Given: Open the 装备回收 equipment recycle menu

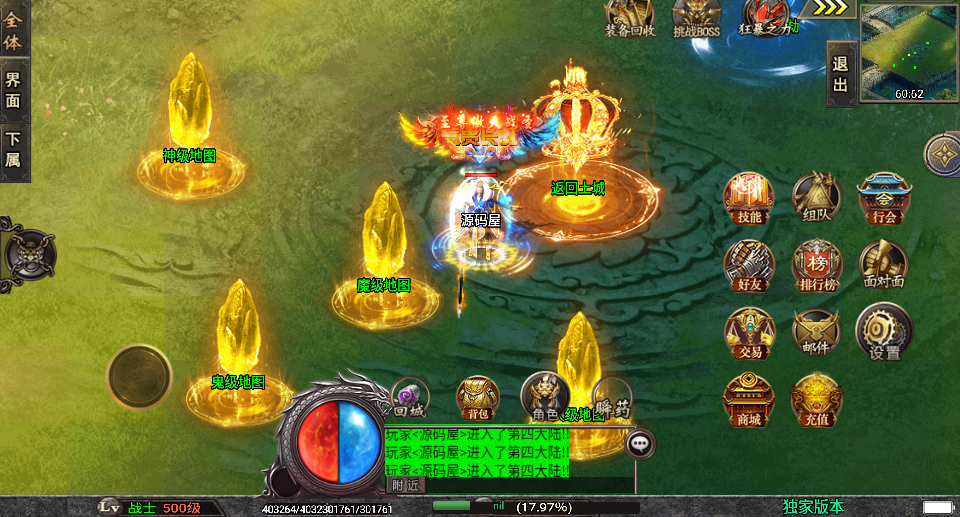Looking at the screenshot, I should pos(630,17).
